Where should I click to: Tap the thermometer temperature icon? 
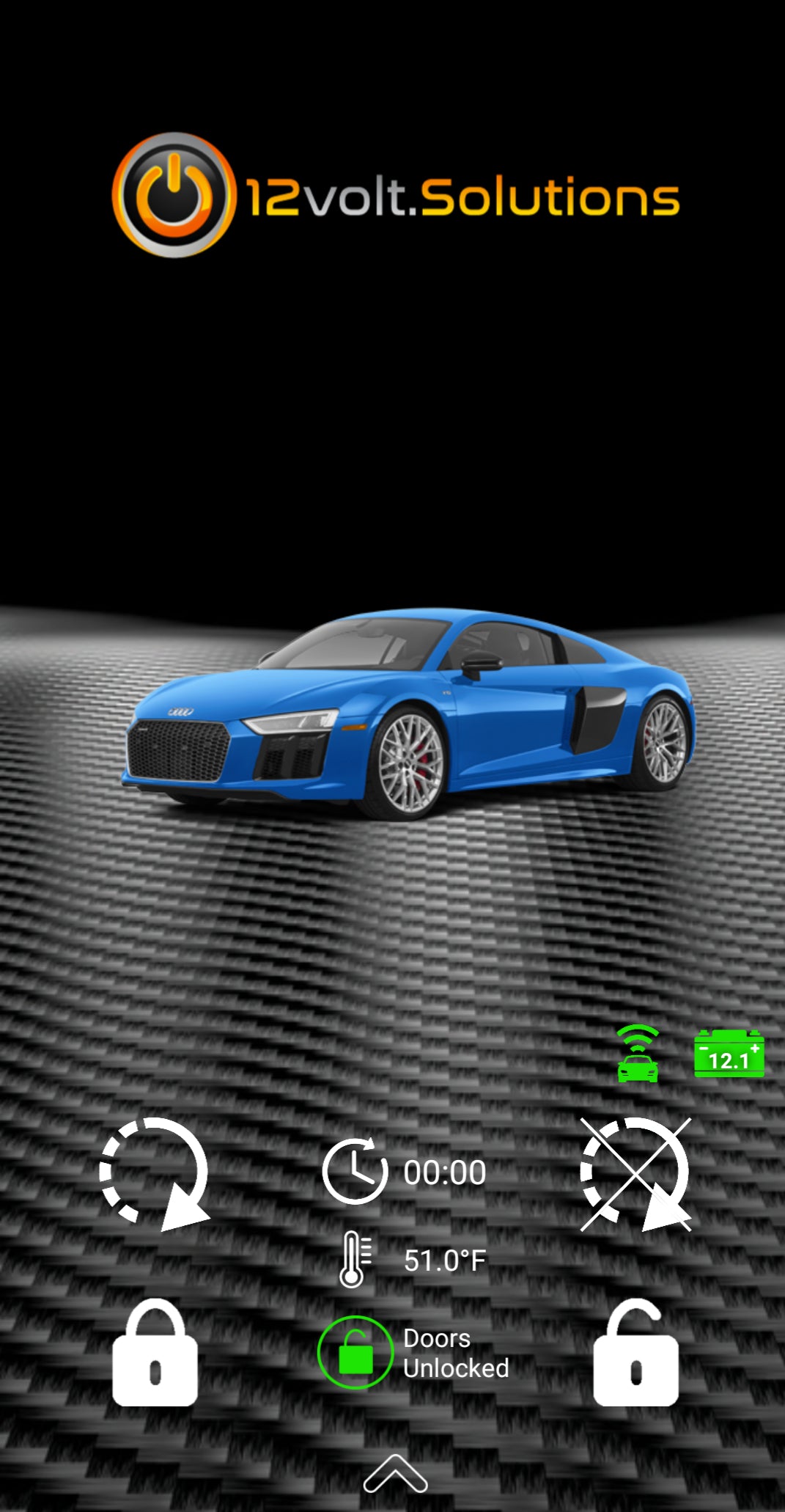click(x=355, y=1259)
